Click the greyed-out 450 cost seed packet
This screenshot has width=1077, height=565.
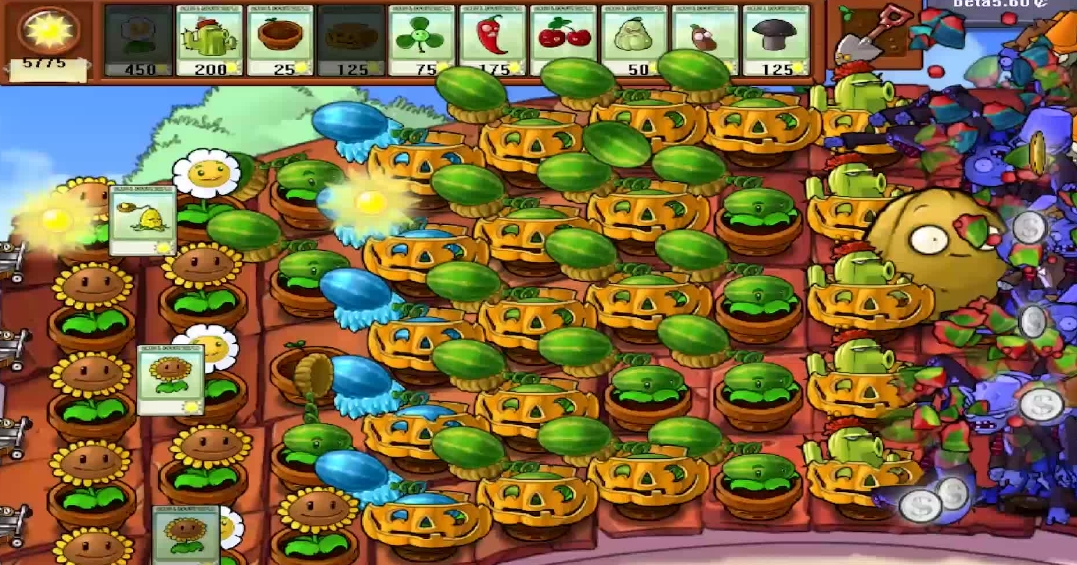click(138, 40)
